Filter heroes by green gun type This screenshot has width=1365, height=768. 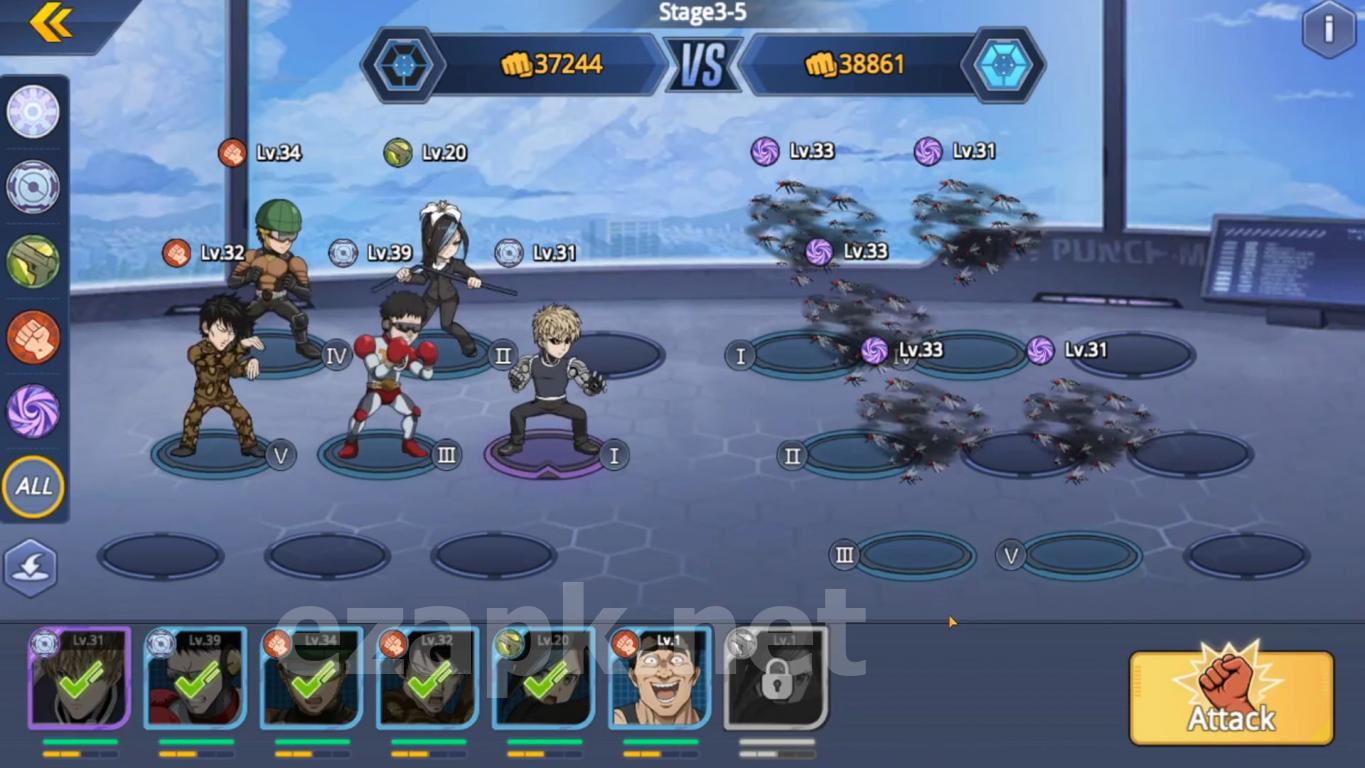pyautogui.click(x=33, y=261)
